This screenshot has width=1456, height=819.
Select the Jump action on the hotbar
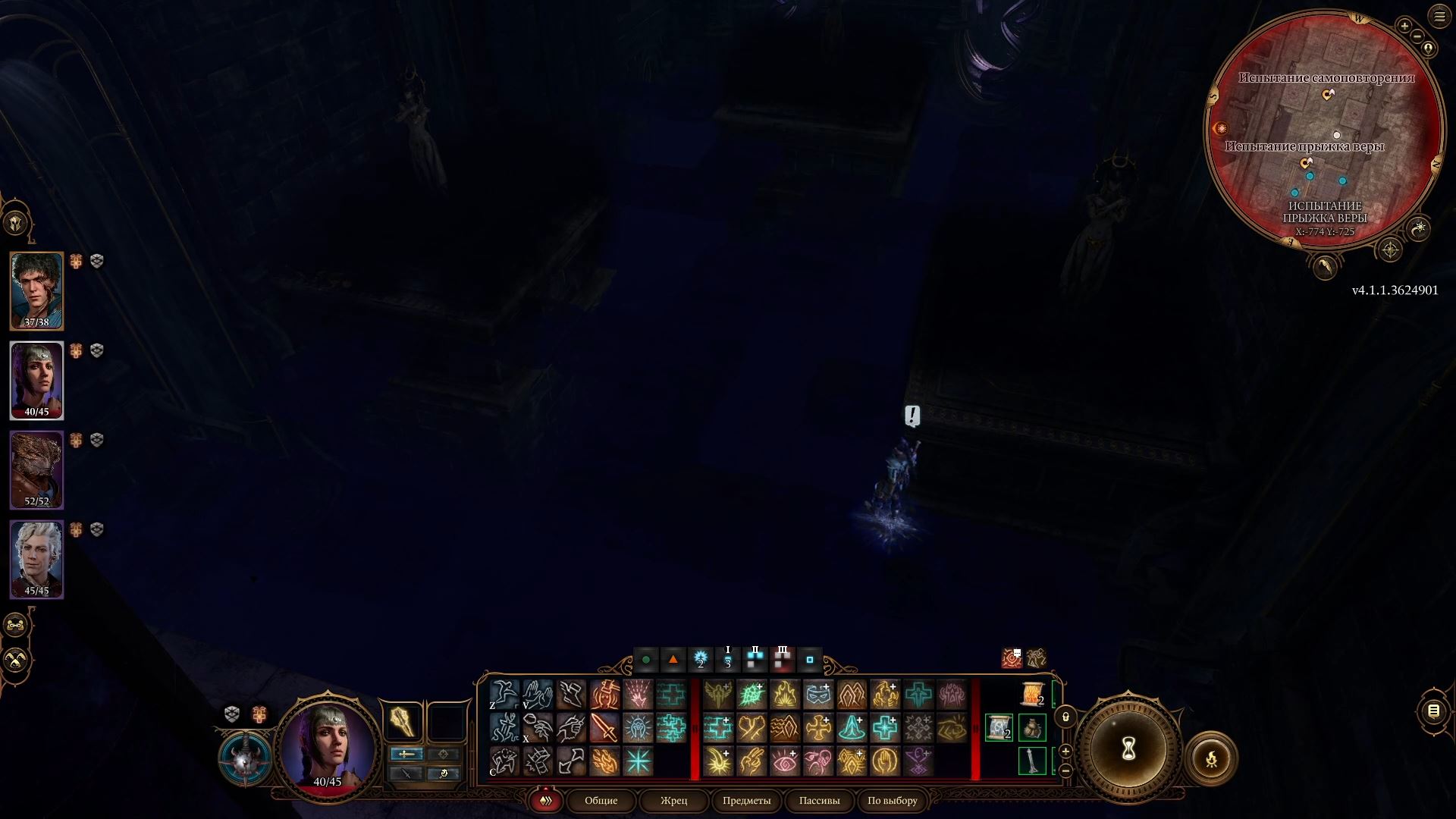tap(504, 695)
